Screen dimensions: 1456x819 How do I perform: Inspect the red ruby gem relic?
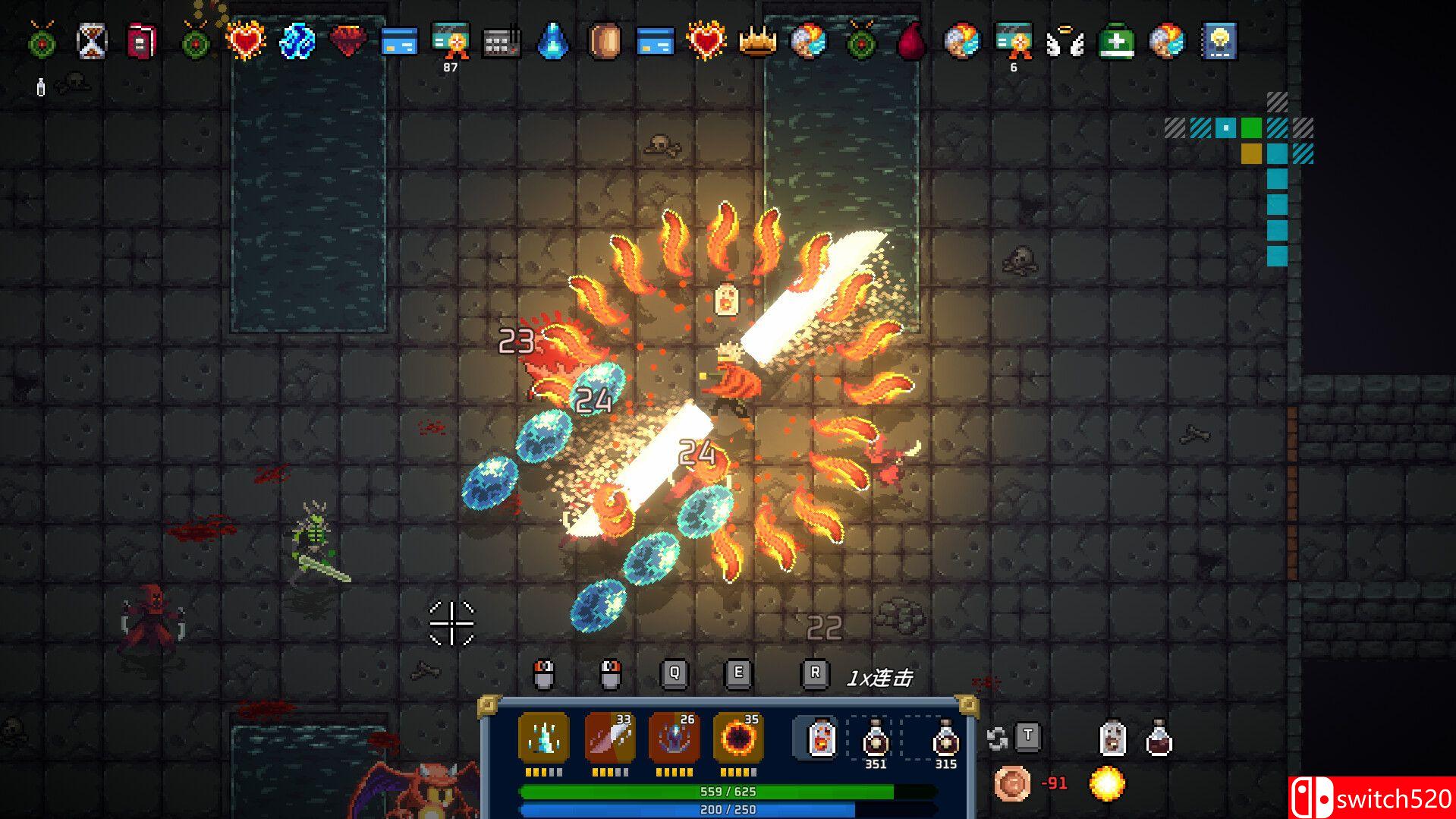[x=348, y=41]
